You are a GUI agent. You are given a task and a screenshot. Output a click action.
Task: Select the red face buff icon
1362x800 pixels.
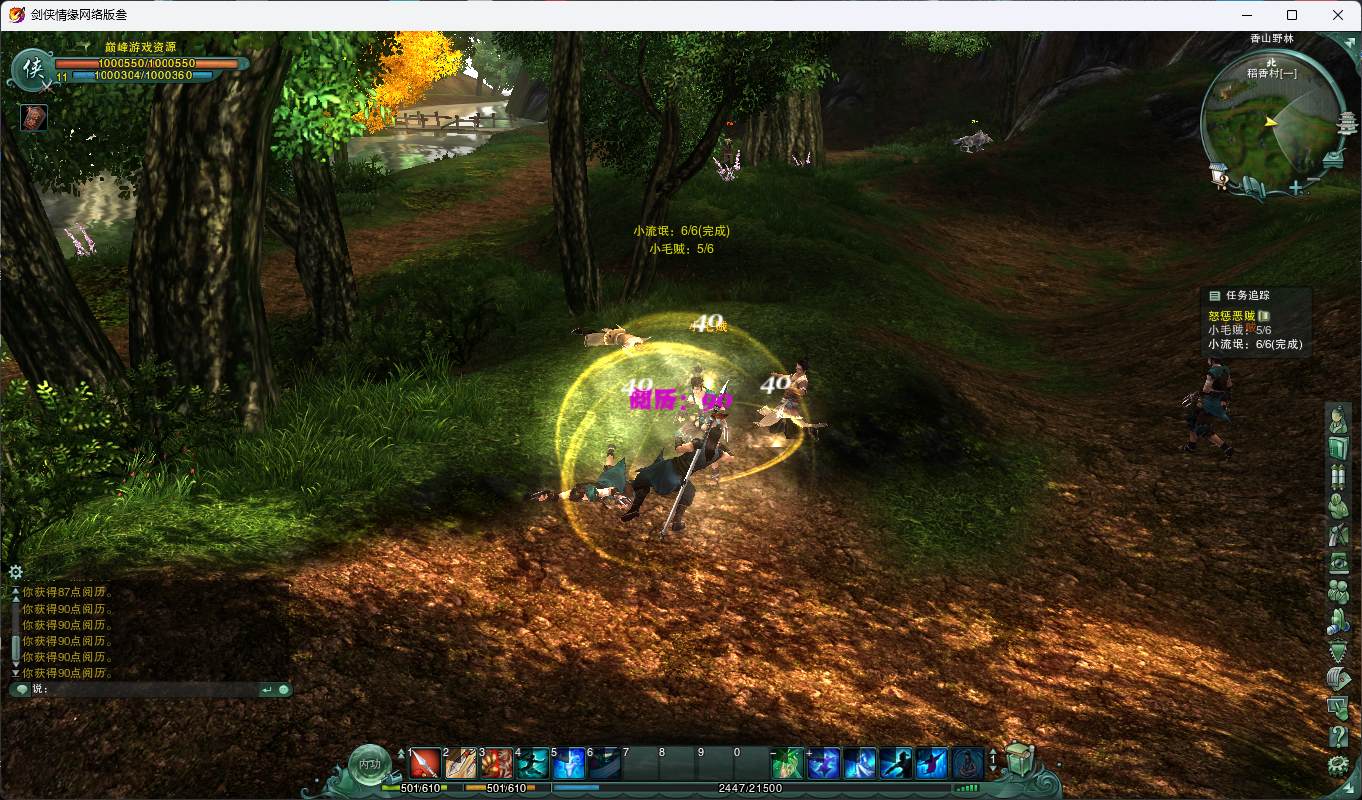coord(34,117)
